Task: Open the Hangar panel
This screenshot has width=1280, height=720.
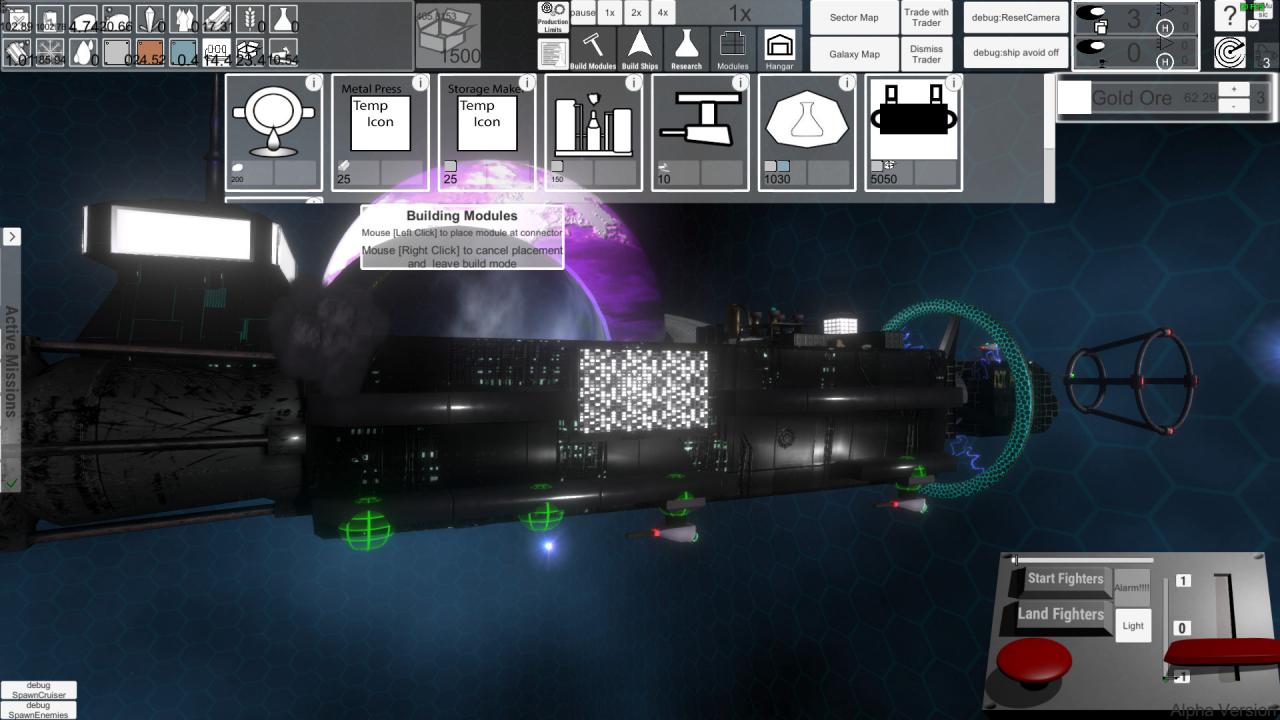Action: 780,49
